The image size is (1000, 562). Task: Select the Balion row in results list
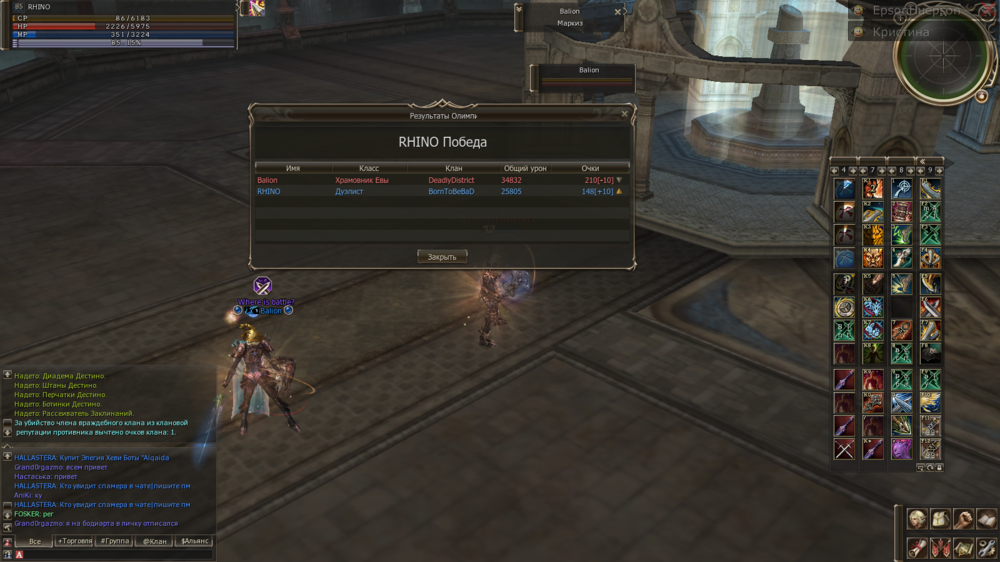tap(441, 180)
